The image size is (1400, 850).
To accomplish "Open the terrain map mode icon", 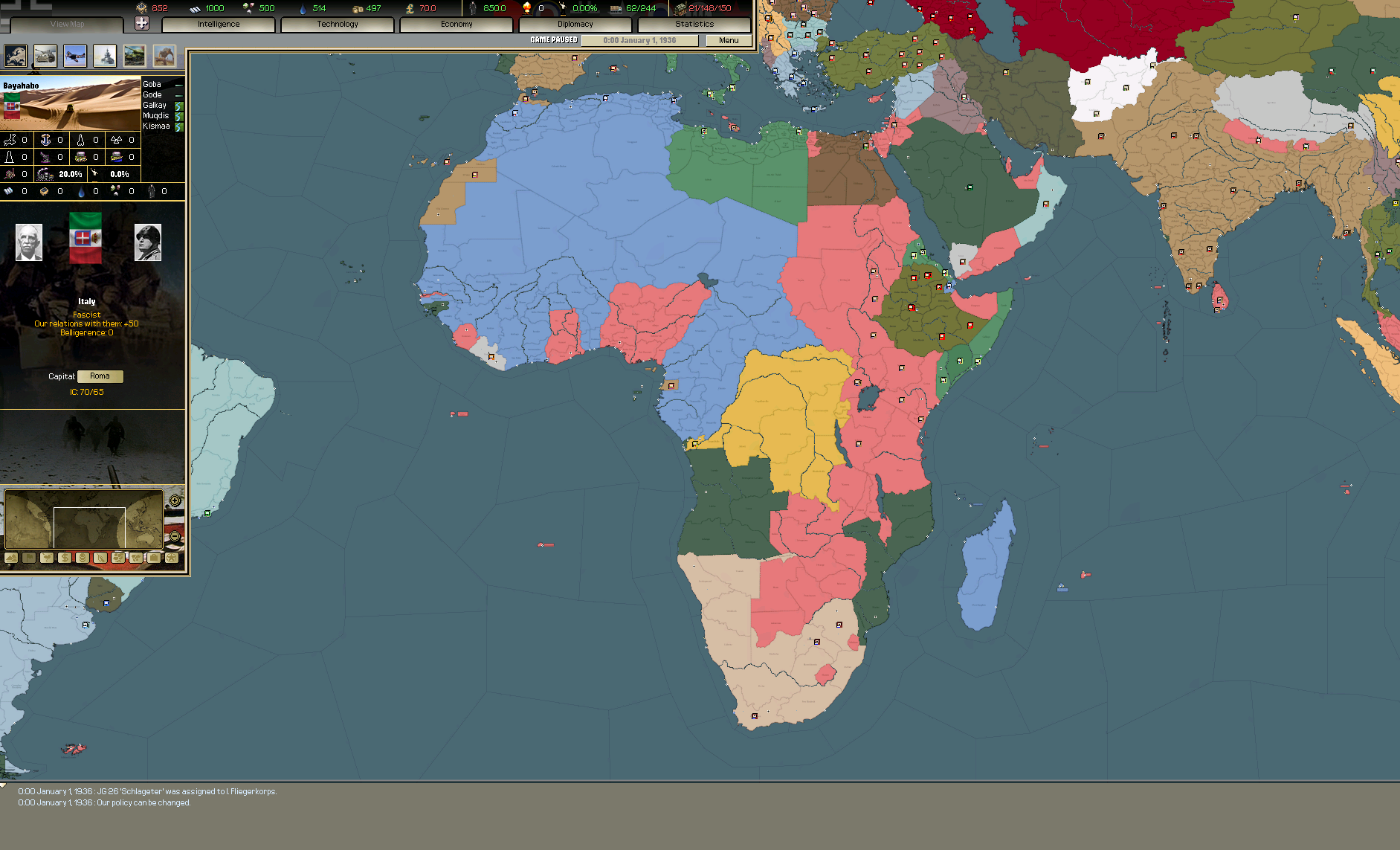I will 11,558.
